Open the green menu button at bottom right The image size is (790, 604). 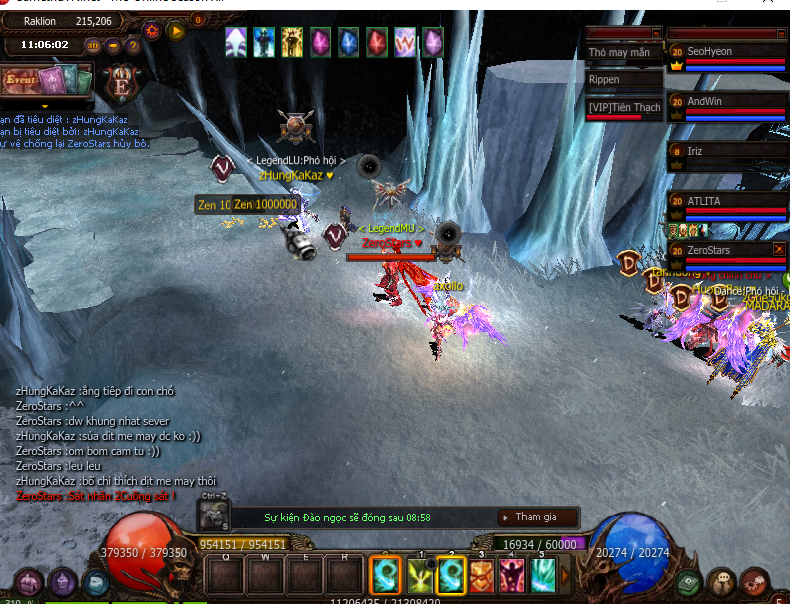pyautogui.click(x=687, y=582)
